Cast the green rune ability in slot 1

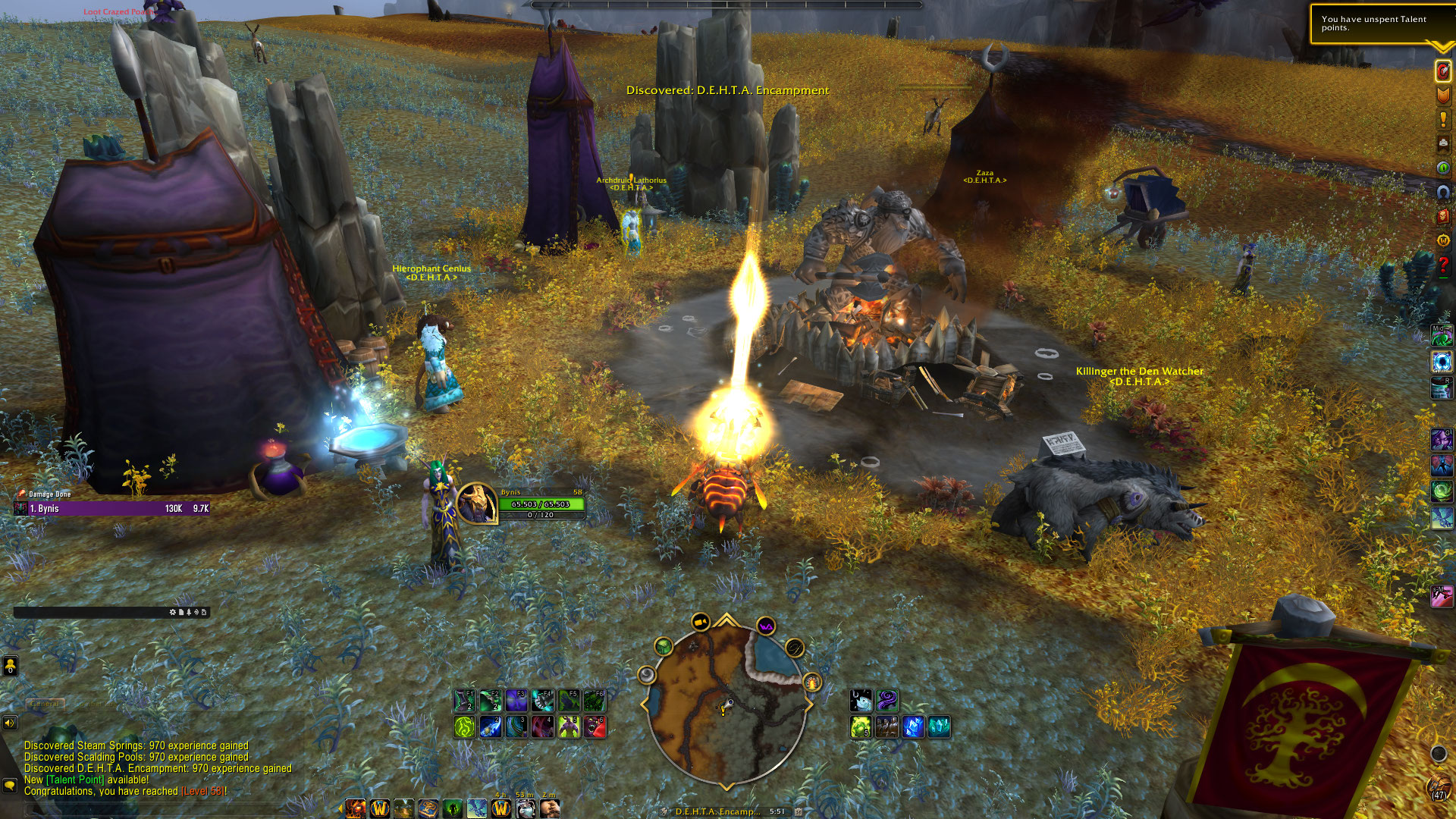pos(464,727)
